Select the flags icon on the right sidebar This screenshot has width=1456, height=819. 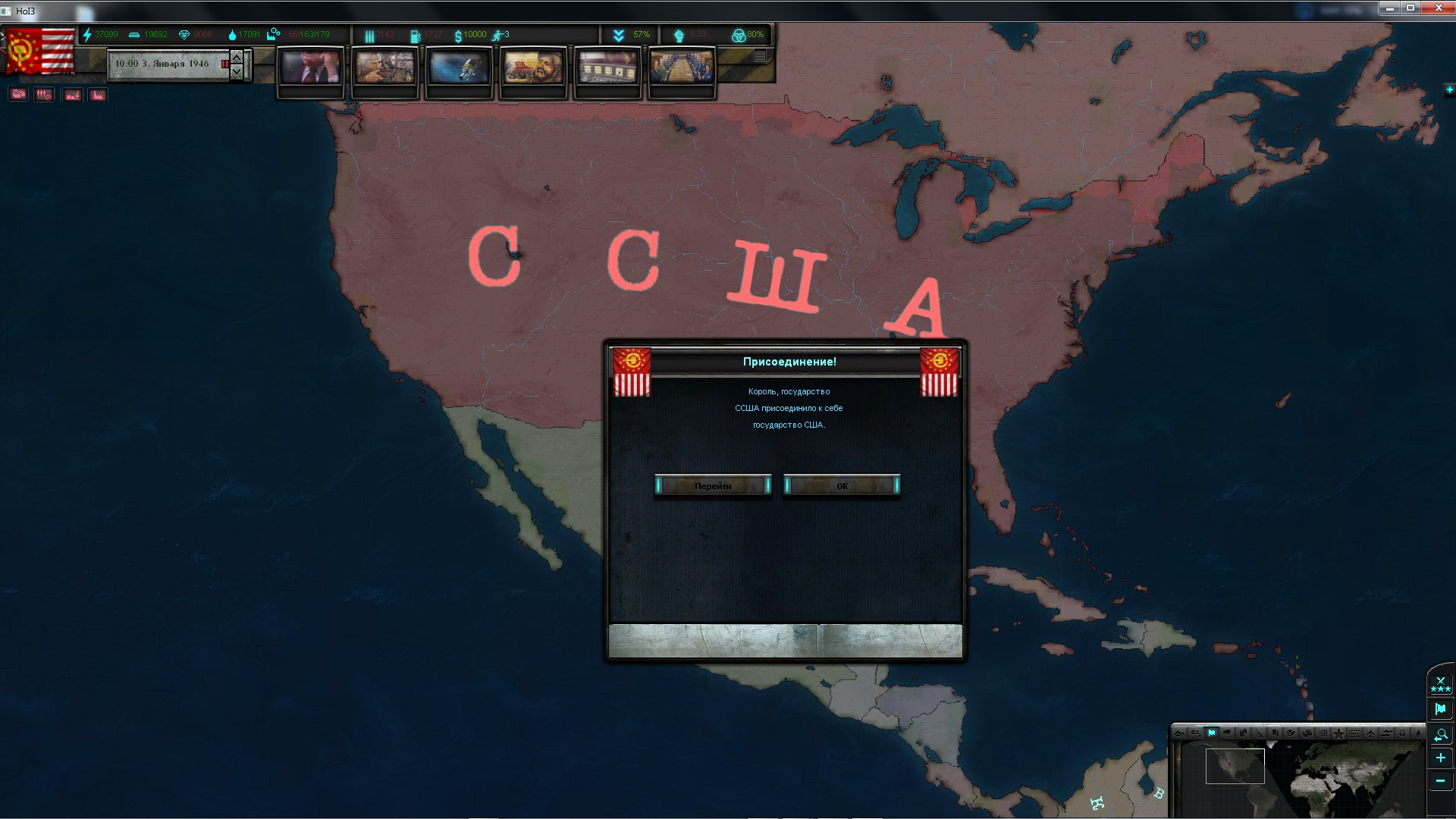click(1441, 708)
